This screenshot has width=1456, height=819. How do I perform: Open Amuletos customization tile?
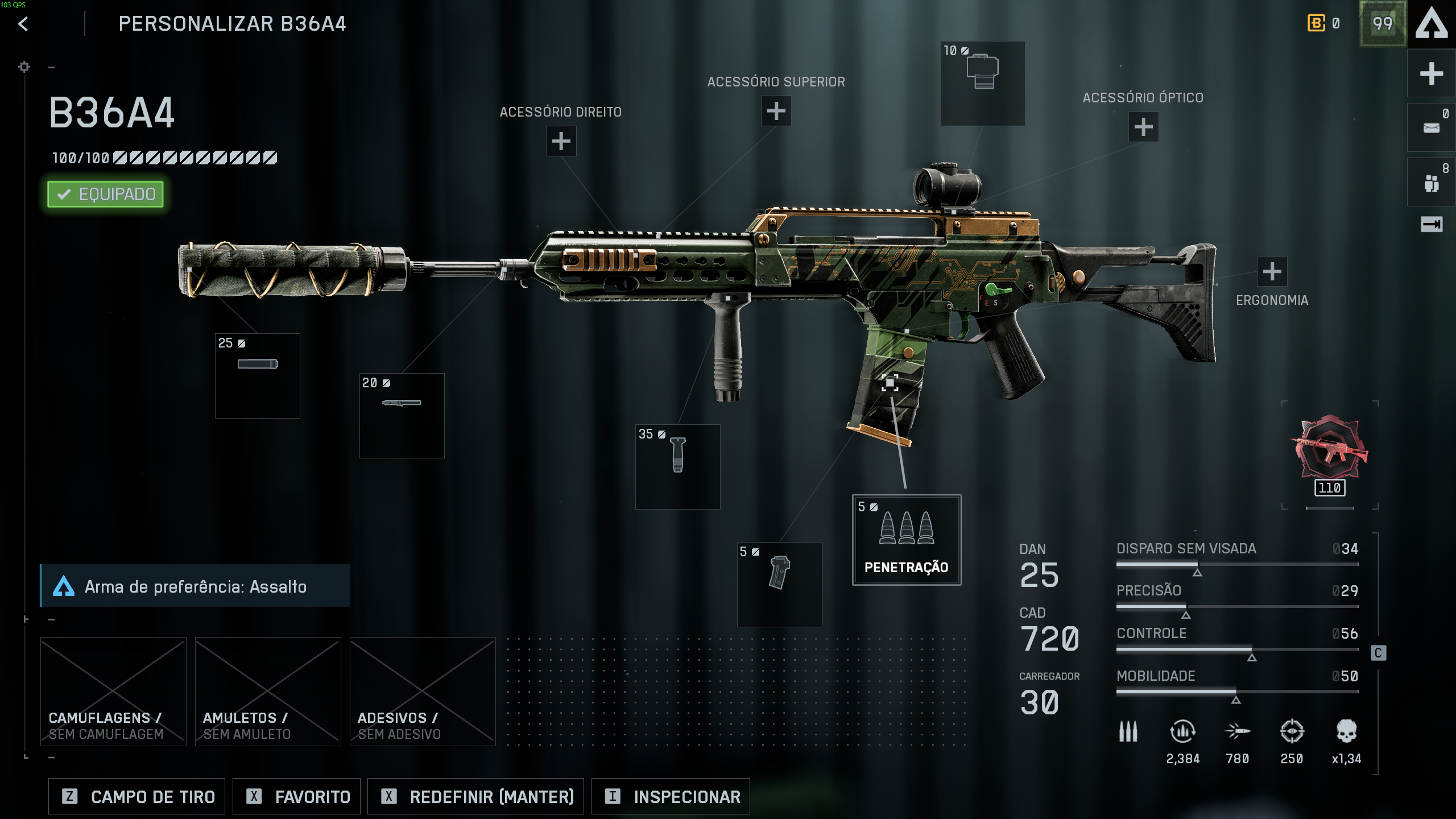tap(268, 691)
